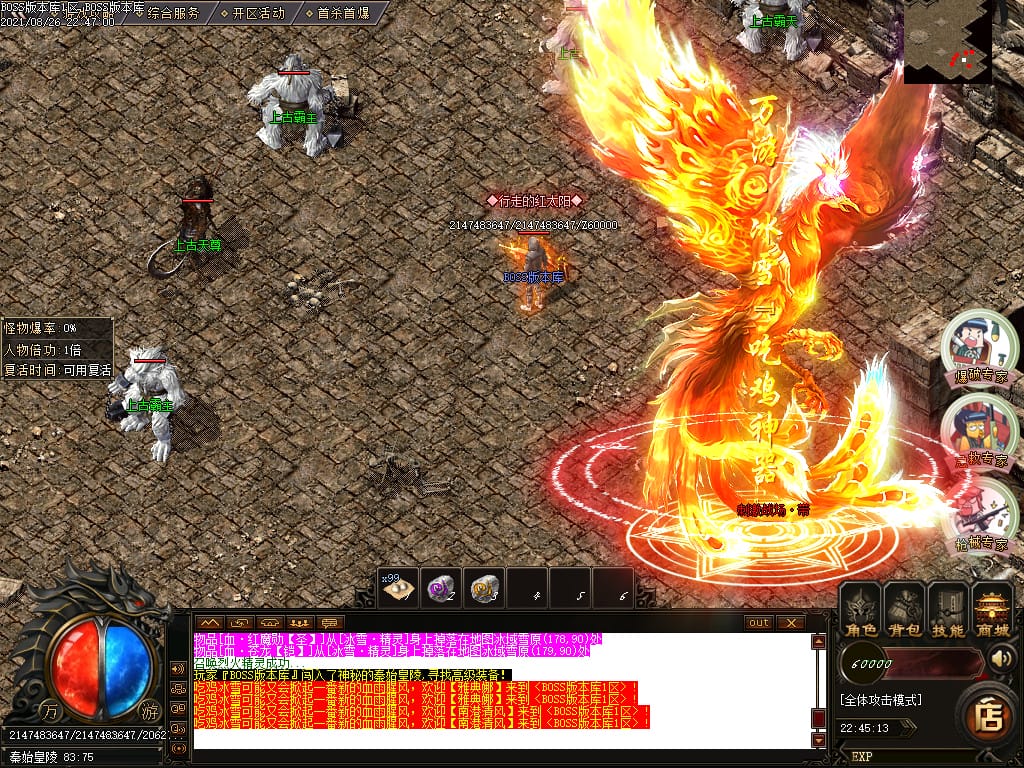Open the 背包 backpack

point(904,610)
